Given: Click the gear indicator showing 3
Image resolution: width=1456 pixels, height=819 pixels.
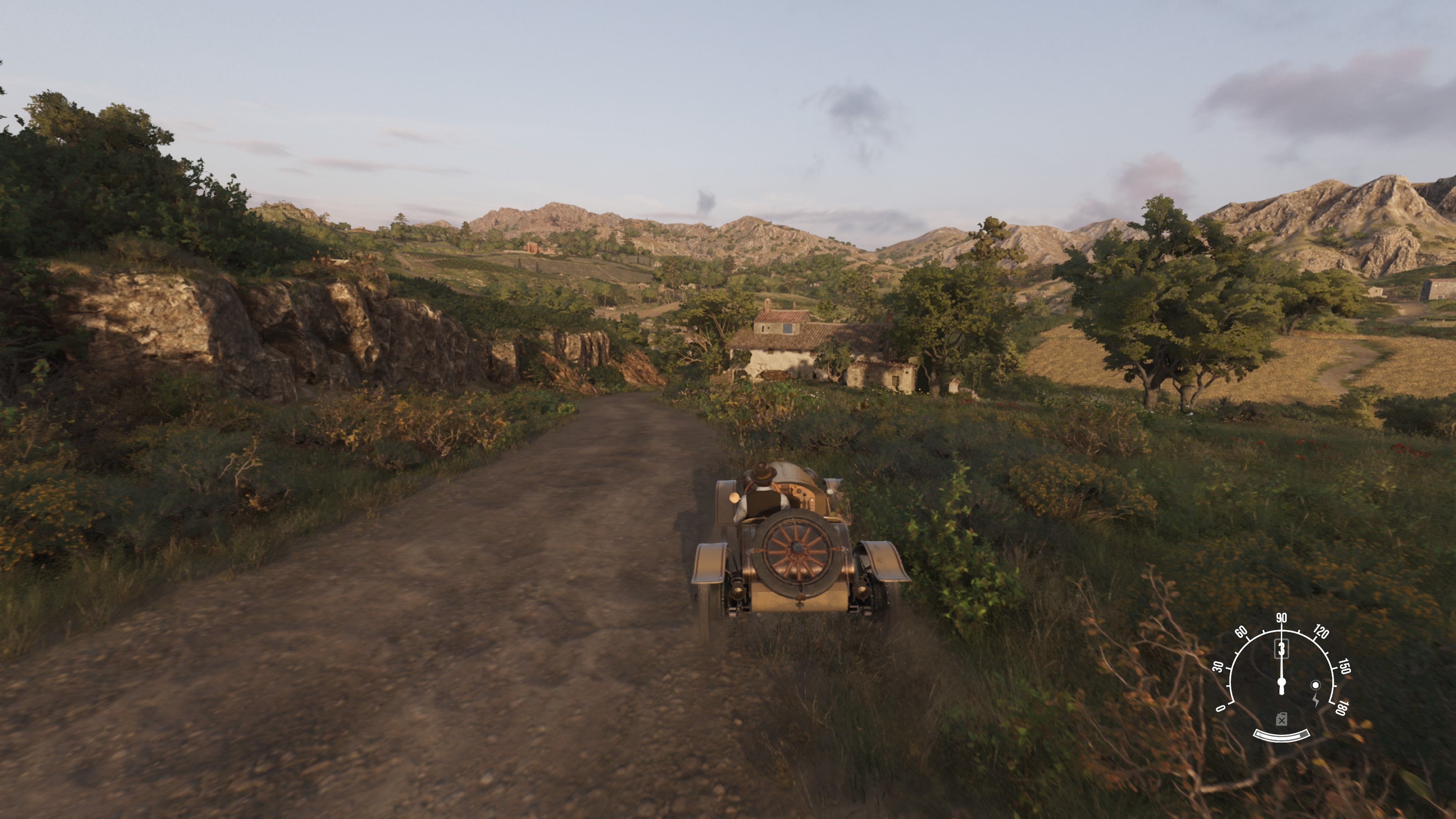Looking at the screenshot, I should 1282,649.
